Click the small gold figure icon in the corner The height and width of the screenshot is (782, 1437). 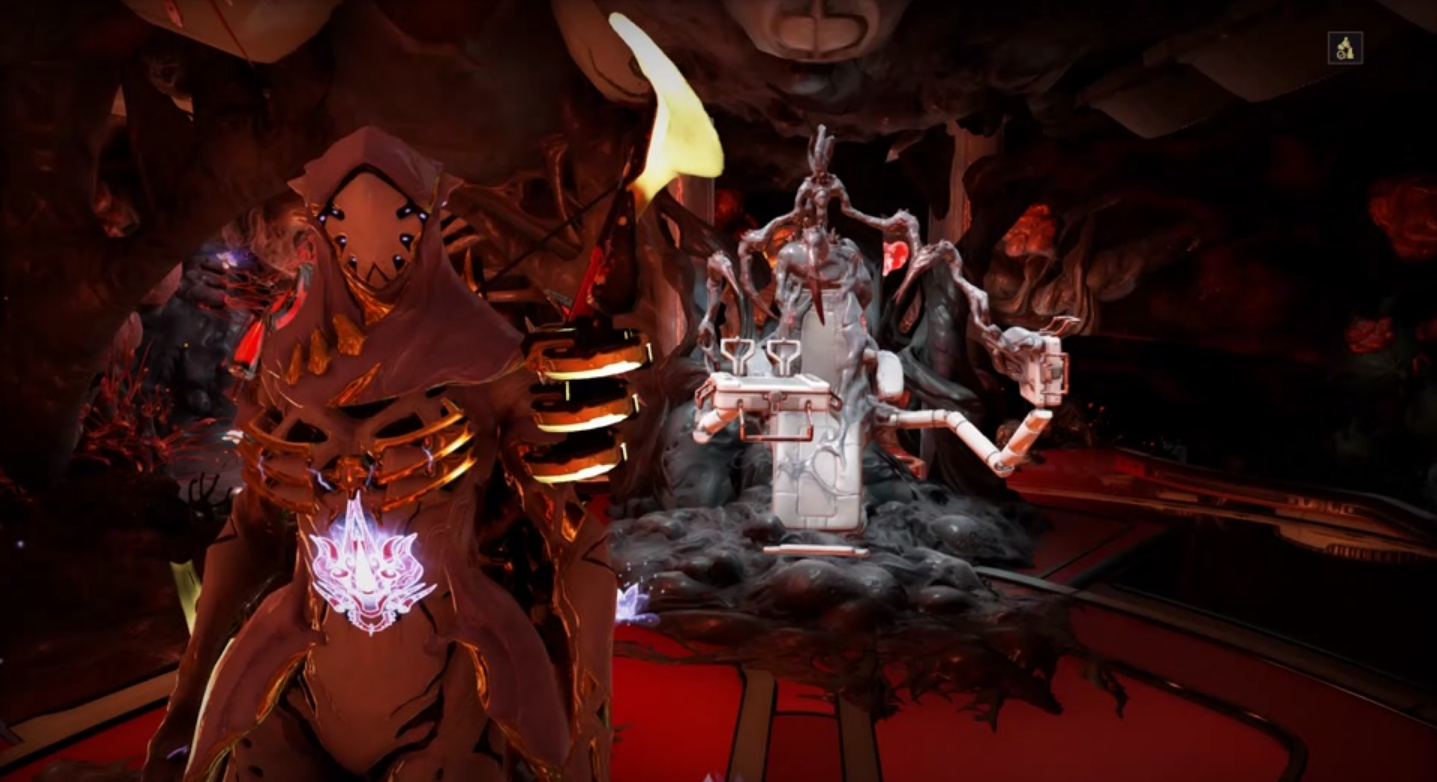pos(1345,48)
